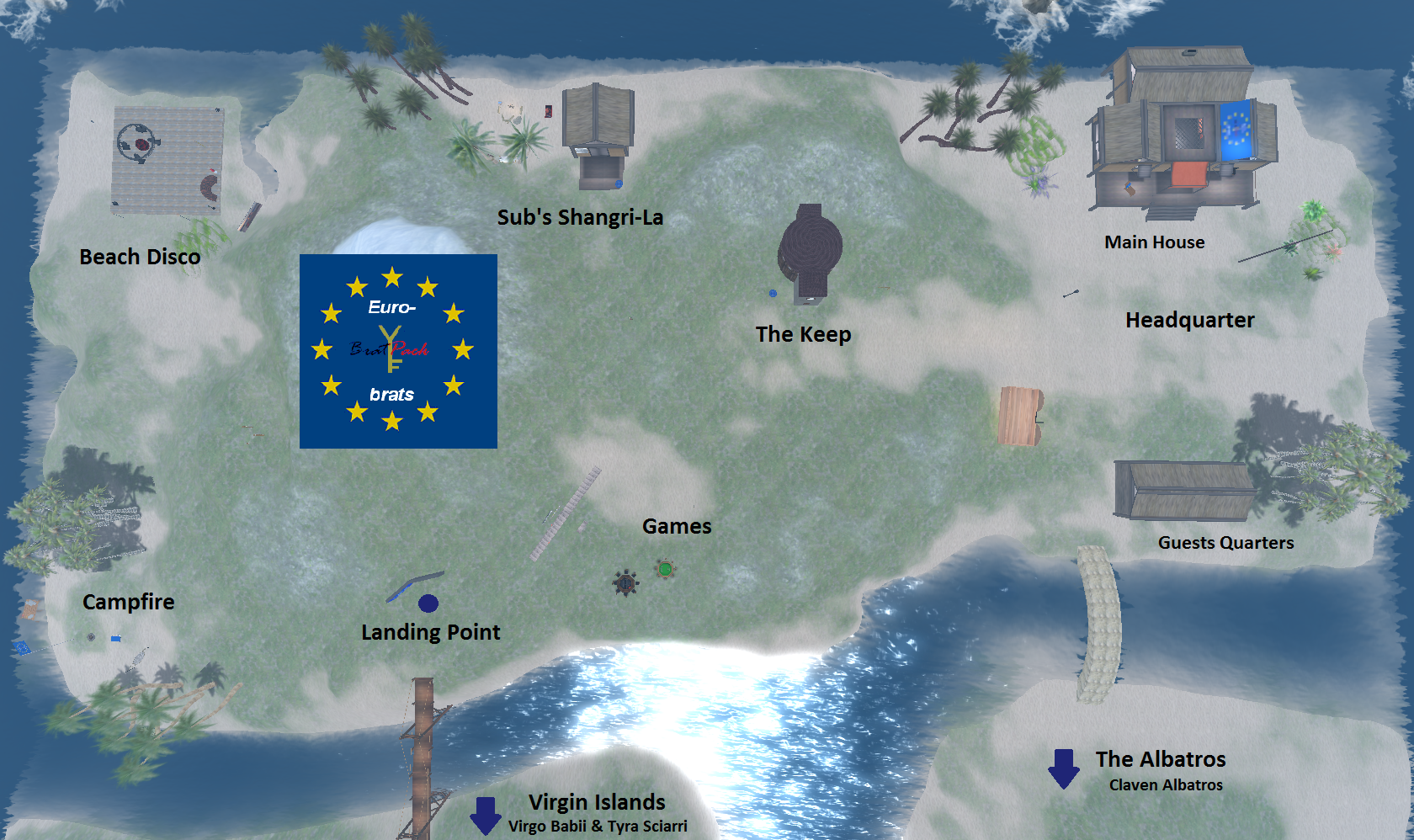Viewport: 1414px width, 840px height.
Task: Follow The Albatros down arrow
Action: point(1064,768)
